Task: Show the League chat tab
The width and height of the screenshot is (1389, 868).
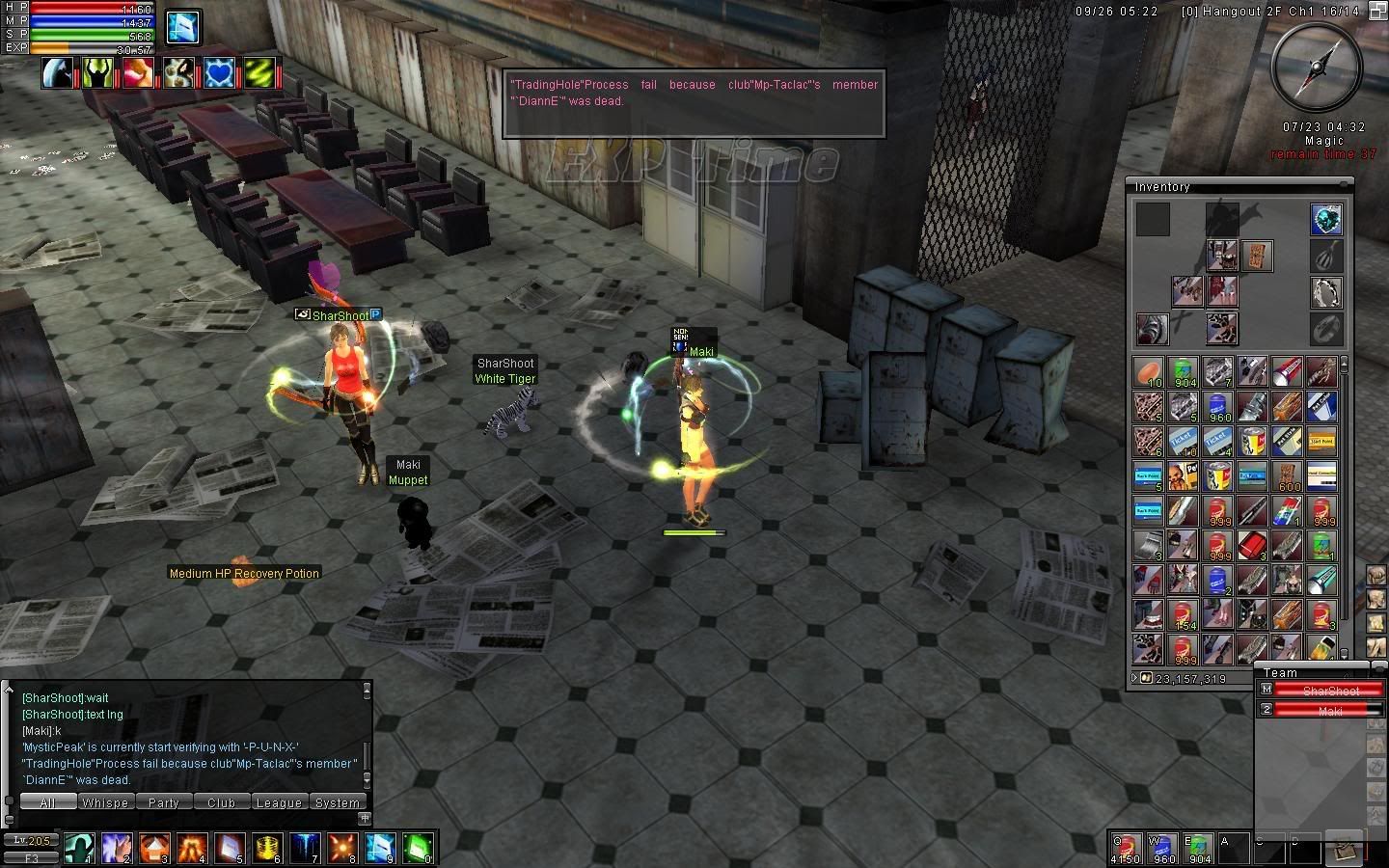Action: click(x=279, y=802)
